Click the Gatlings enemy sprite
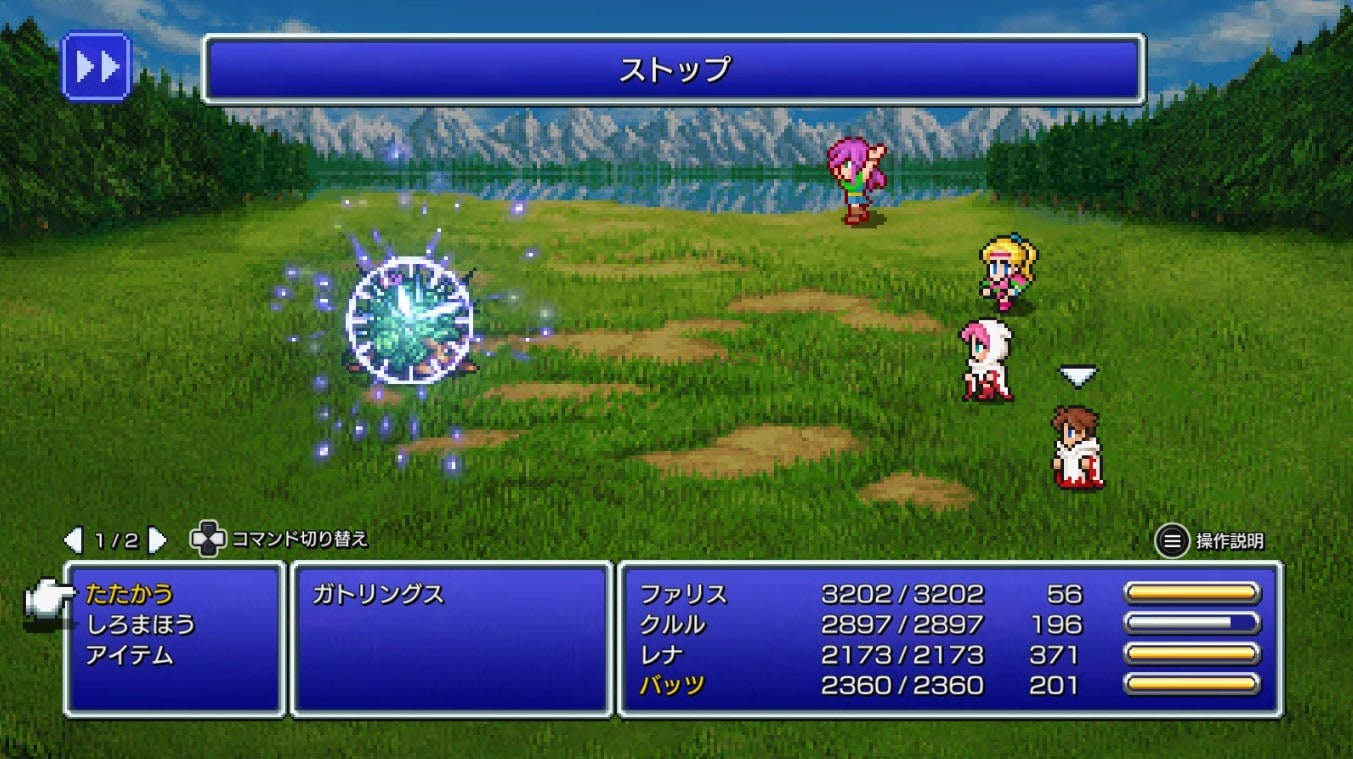 click(x=408, y=320)
